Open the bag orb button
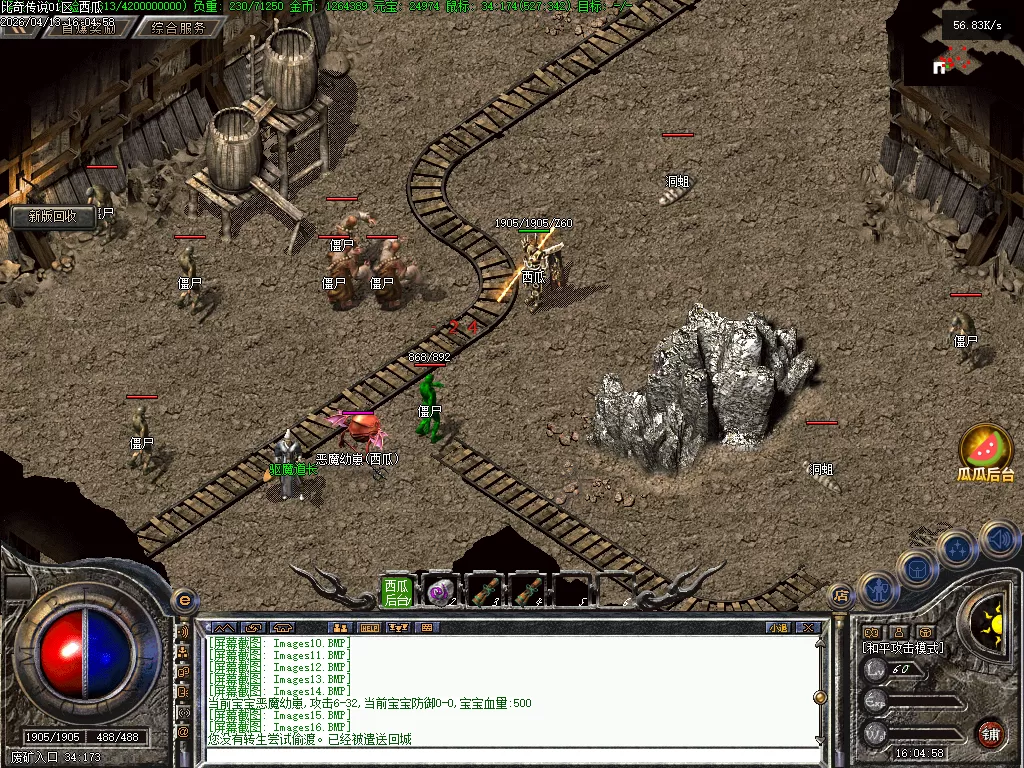Viewport: 1024px width, 768px height. 915,568
